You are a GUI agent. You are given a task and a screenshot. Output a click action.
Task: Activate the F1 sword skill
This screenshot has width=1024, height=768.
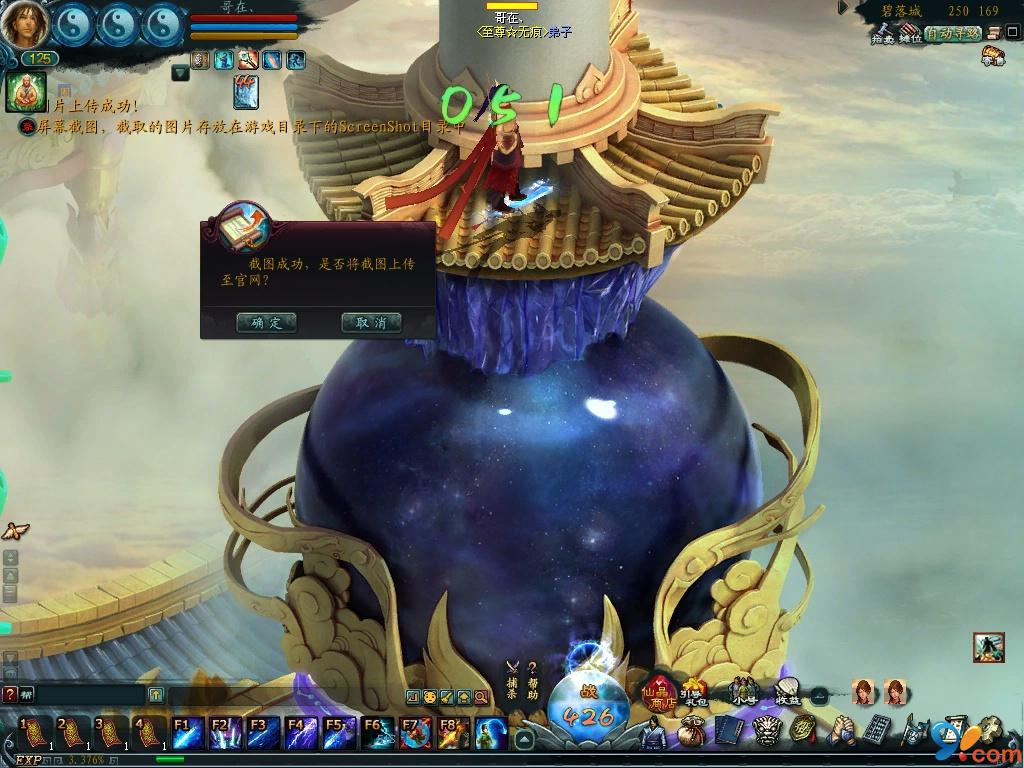click(x=188, y=733)
